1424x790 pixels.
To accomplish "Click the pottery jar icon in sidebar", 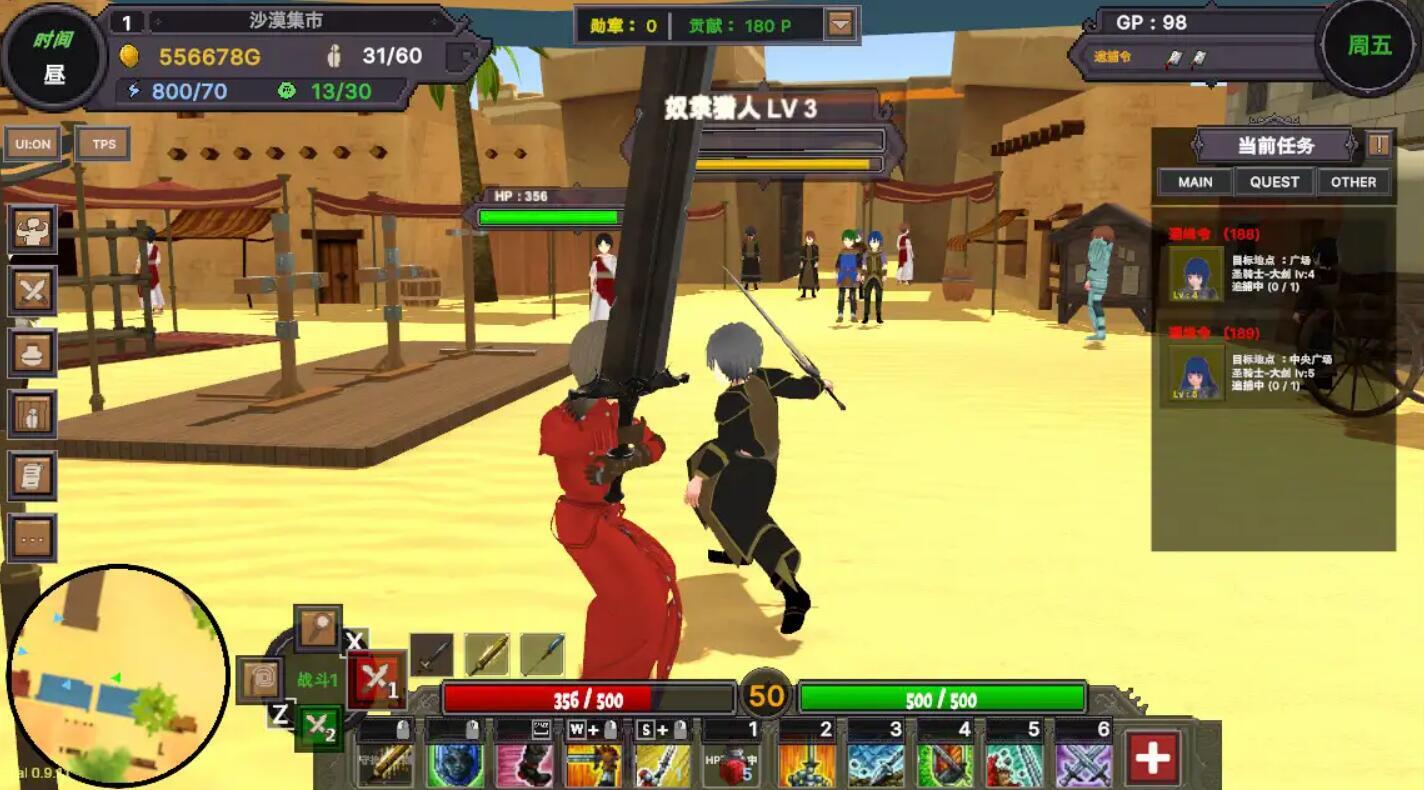I will point(33,353).
